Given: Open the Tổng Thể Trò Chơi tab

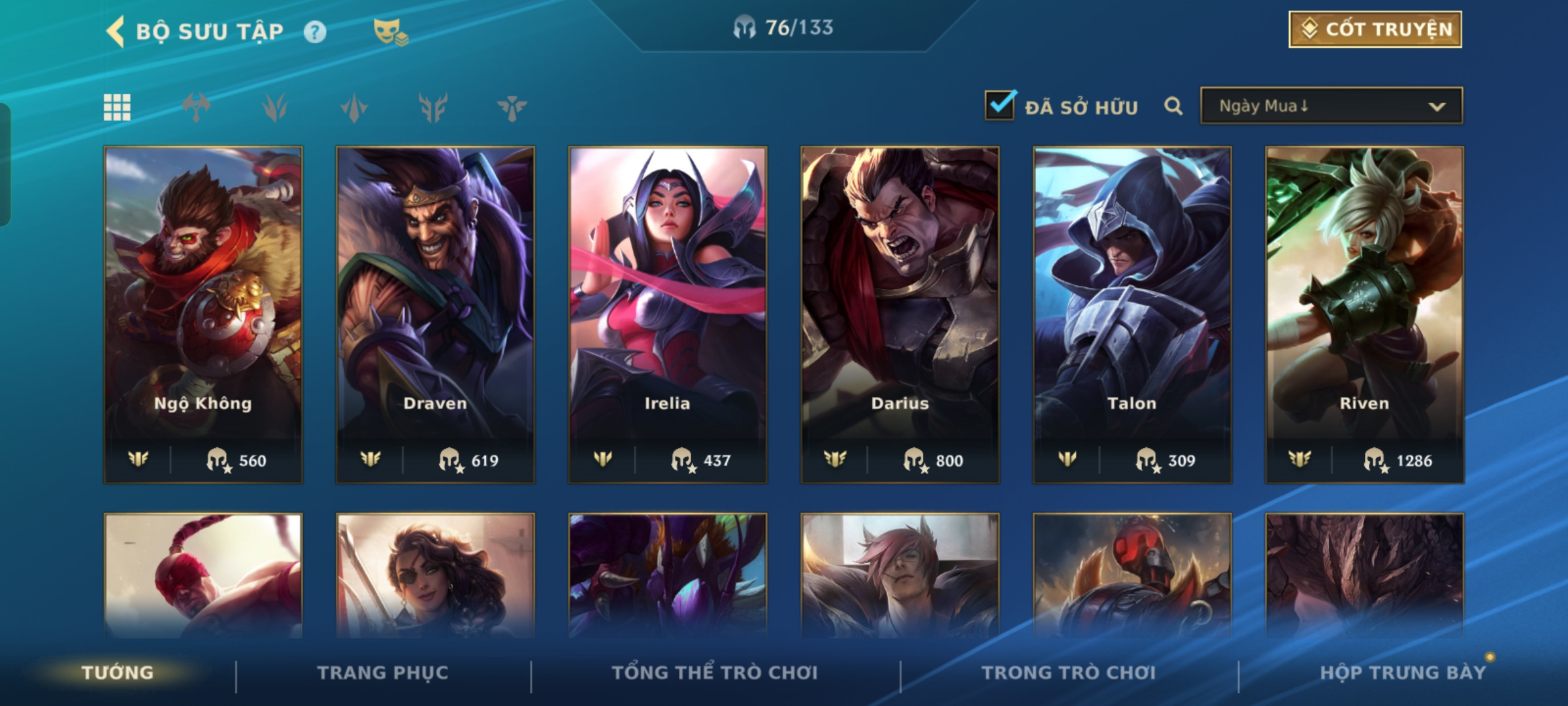Looking at the screenshot, I should click(715, 673).
